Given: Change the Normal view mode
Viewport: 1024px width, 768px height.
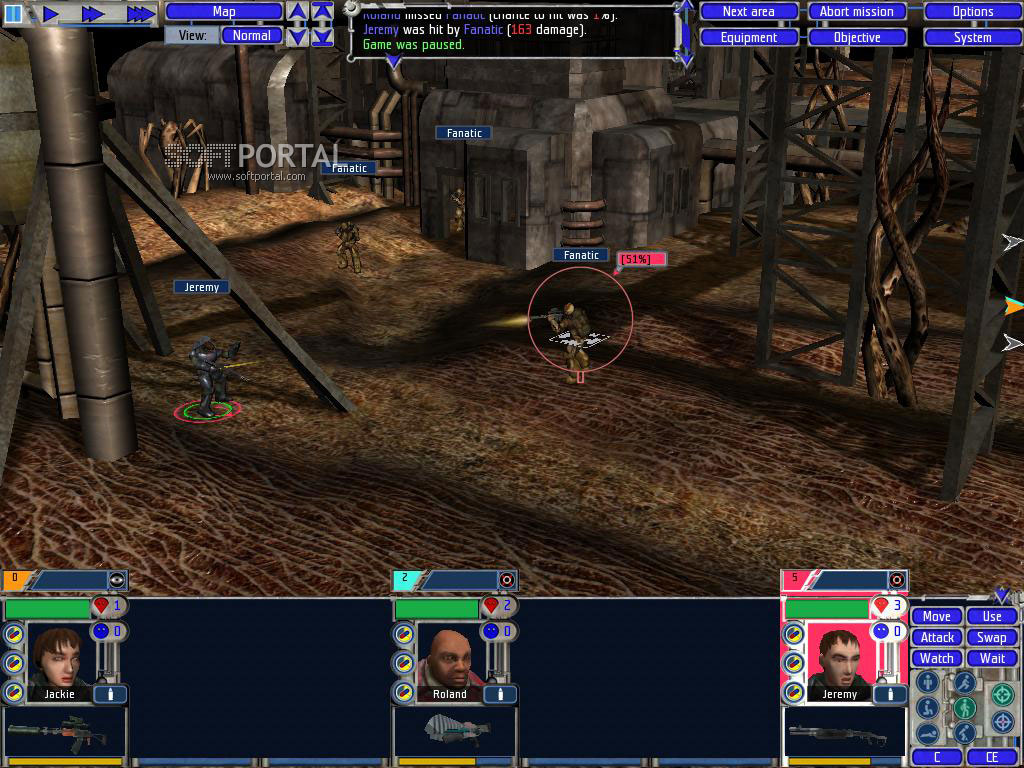Looking at the screenshot, I should (x=251, y=35).
